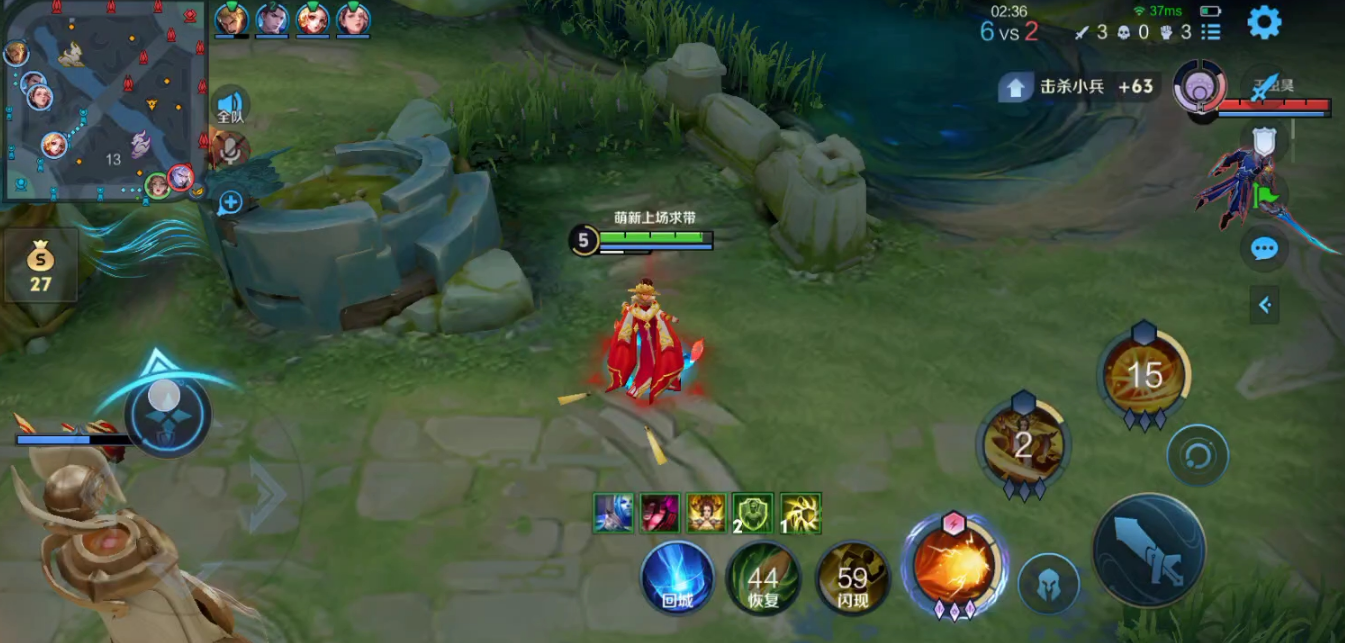Image resolution: width=1345 pixels, height=643 pixels.
Task: Click the plus button beside the minimap
Action: point(231,202)
